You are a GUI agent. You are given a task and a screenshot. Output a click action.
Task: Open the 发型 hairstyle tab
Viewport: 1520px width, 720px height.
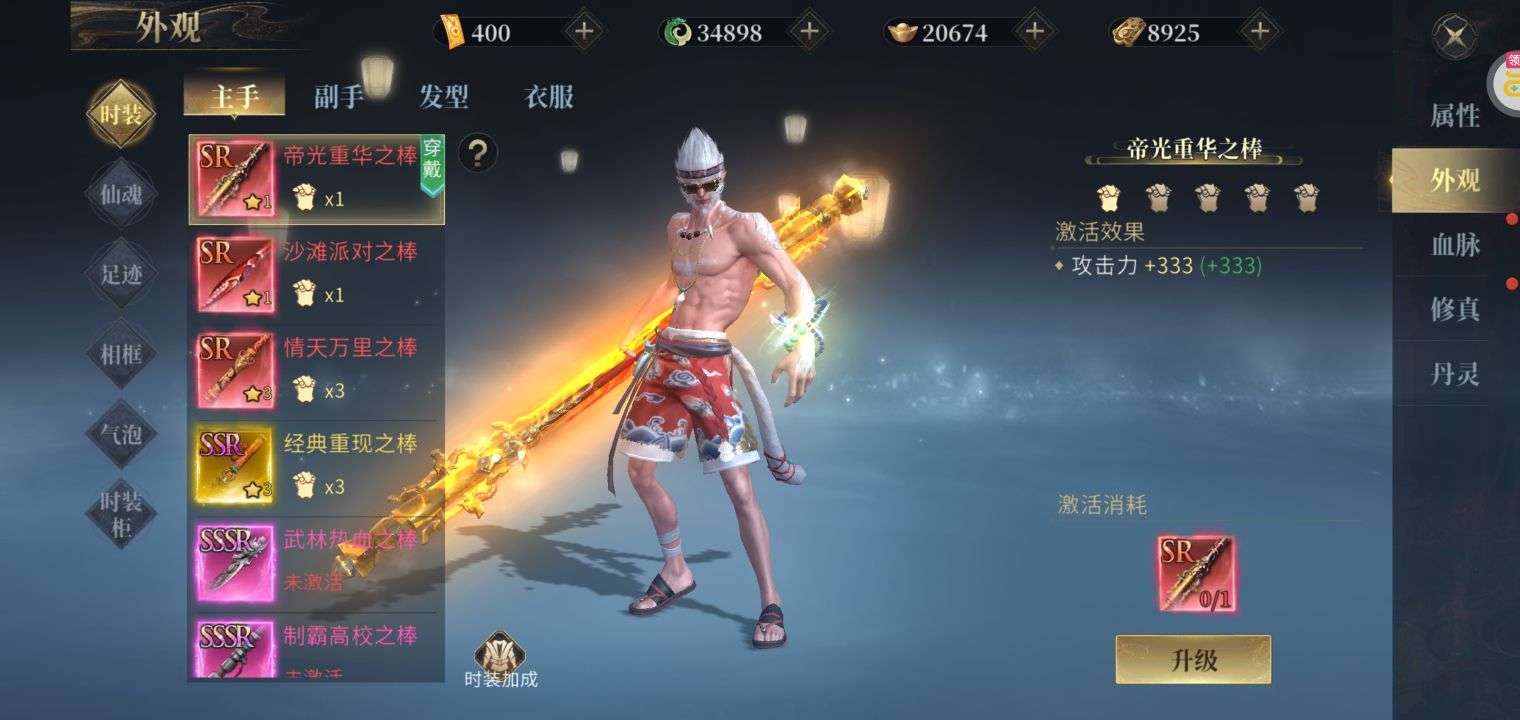444,97
